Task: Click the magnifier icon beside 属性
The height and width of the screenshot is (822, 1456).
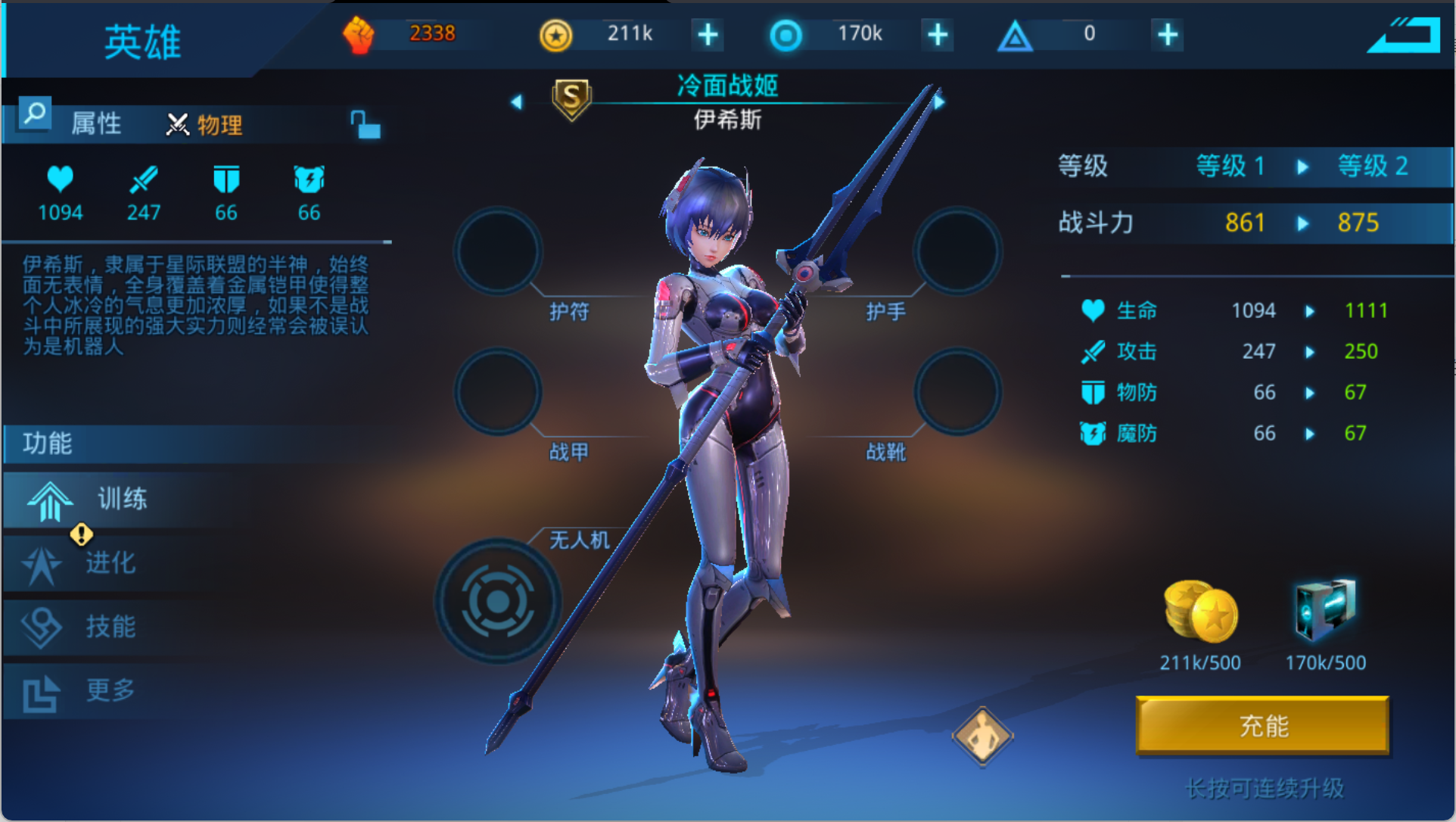Action: [x=35, y=114]
